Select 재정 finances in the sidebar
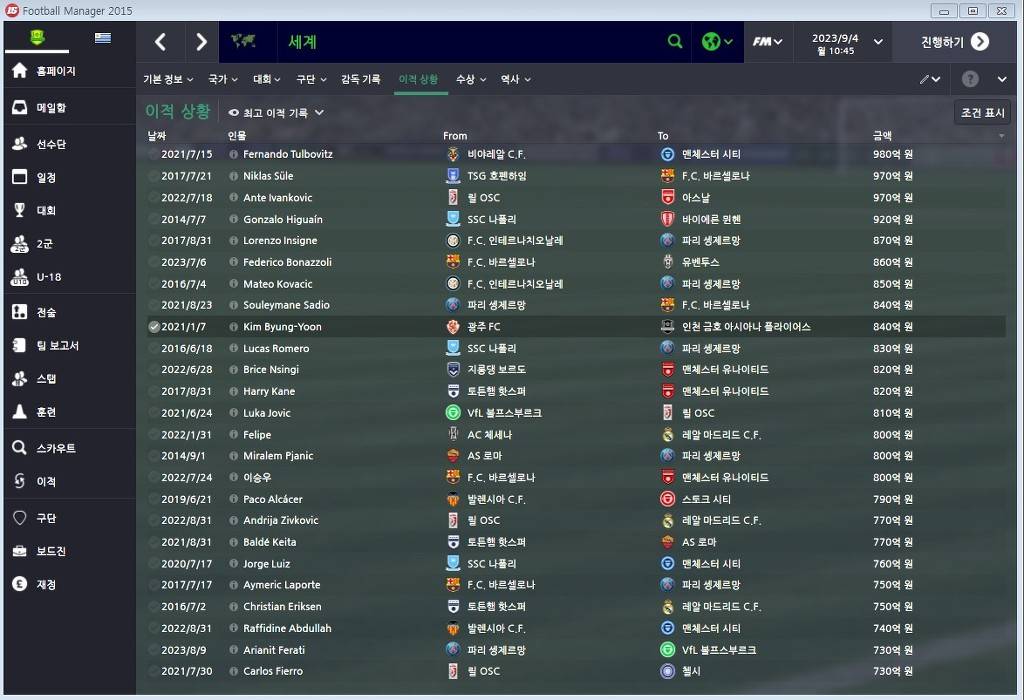Screen dimensions: 1024x700 pyautogui.click(x=46, y=584)
